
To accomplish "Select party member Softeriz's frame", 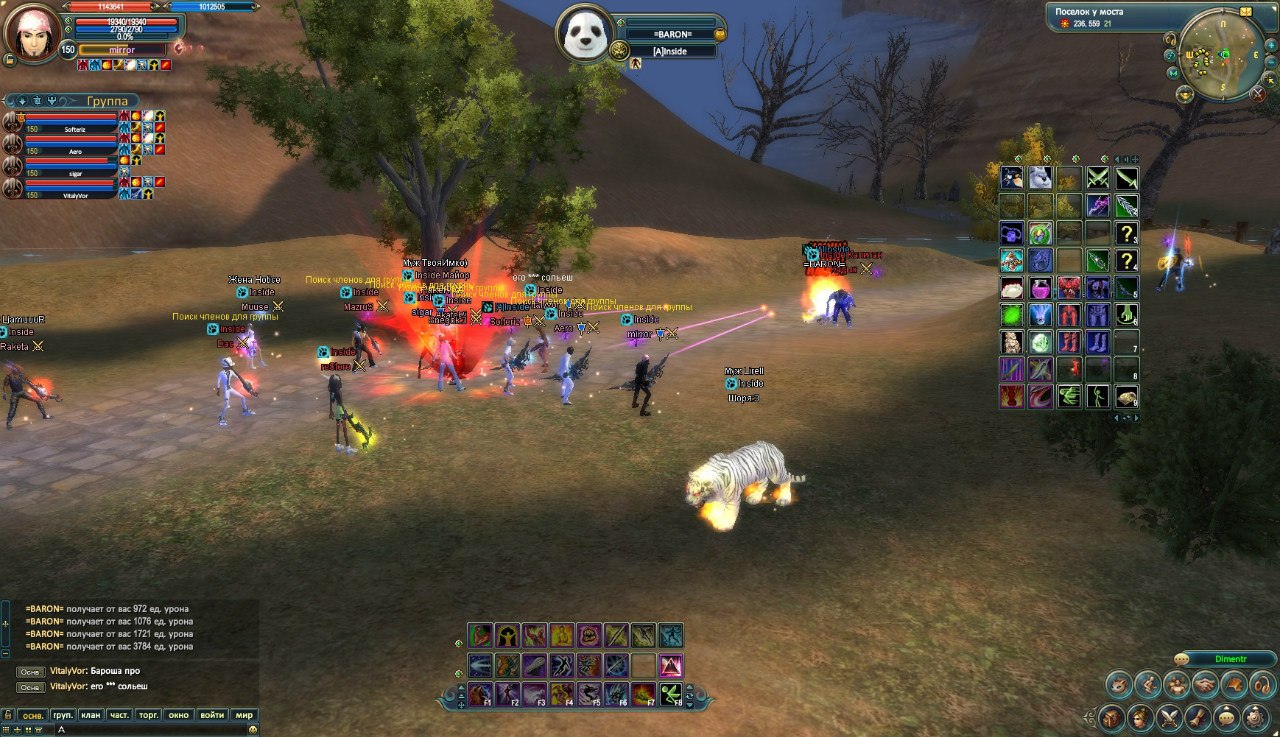I will coord(72,122).
